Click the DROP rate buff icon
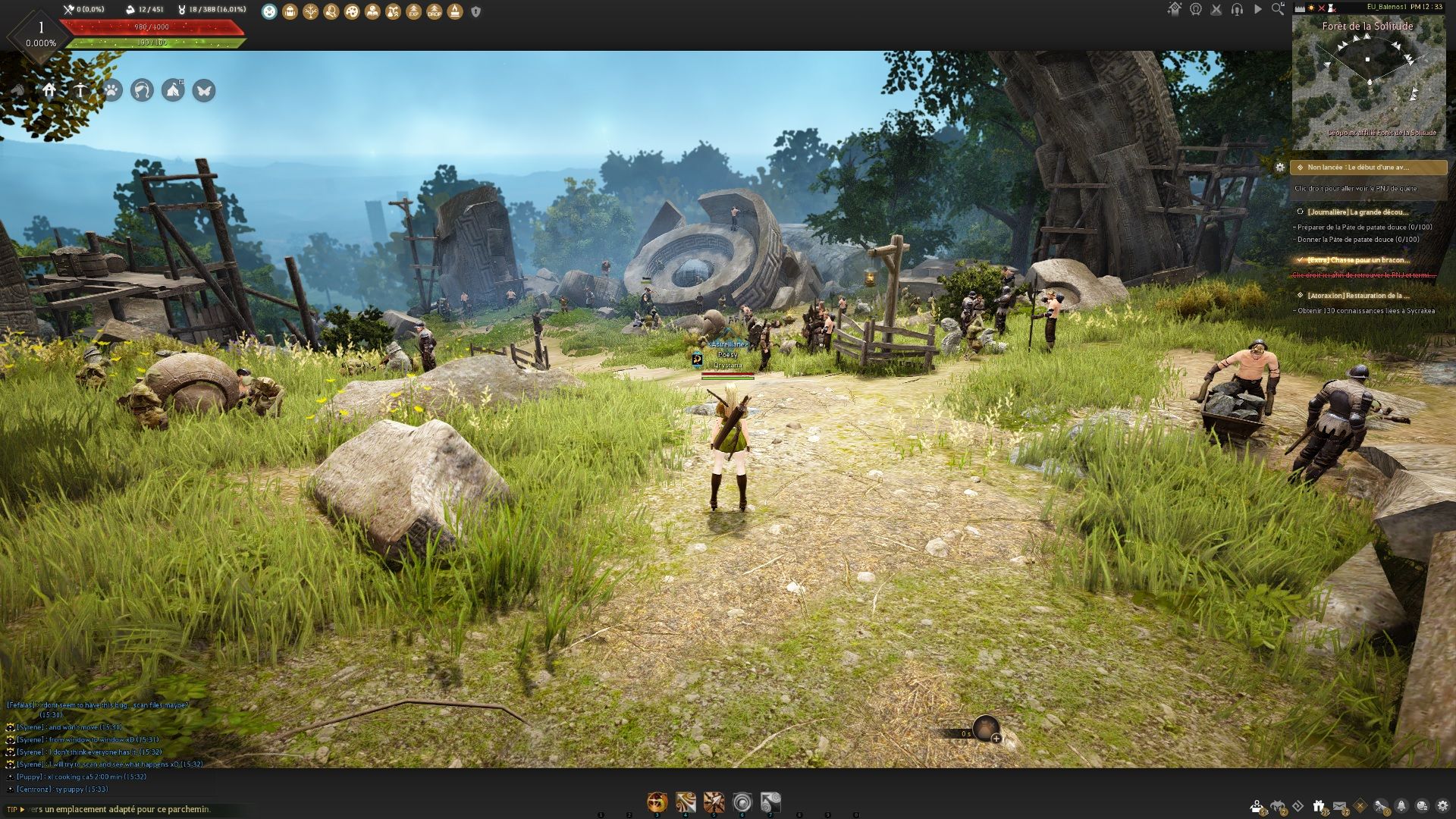The image size is (1456, 819). [x=434, y=11]
